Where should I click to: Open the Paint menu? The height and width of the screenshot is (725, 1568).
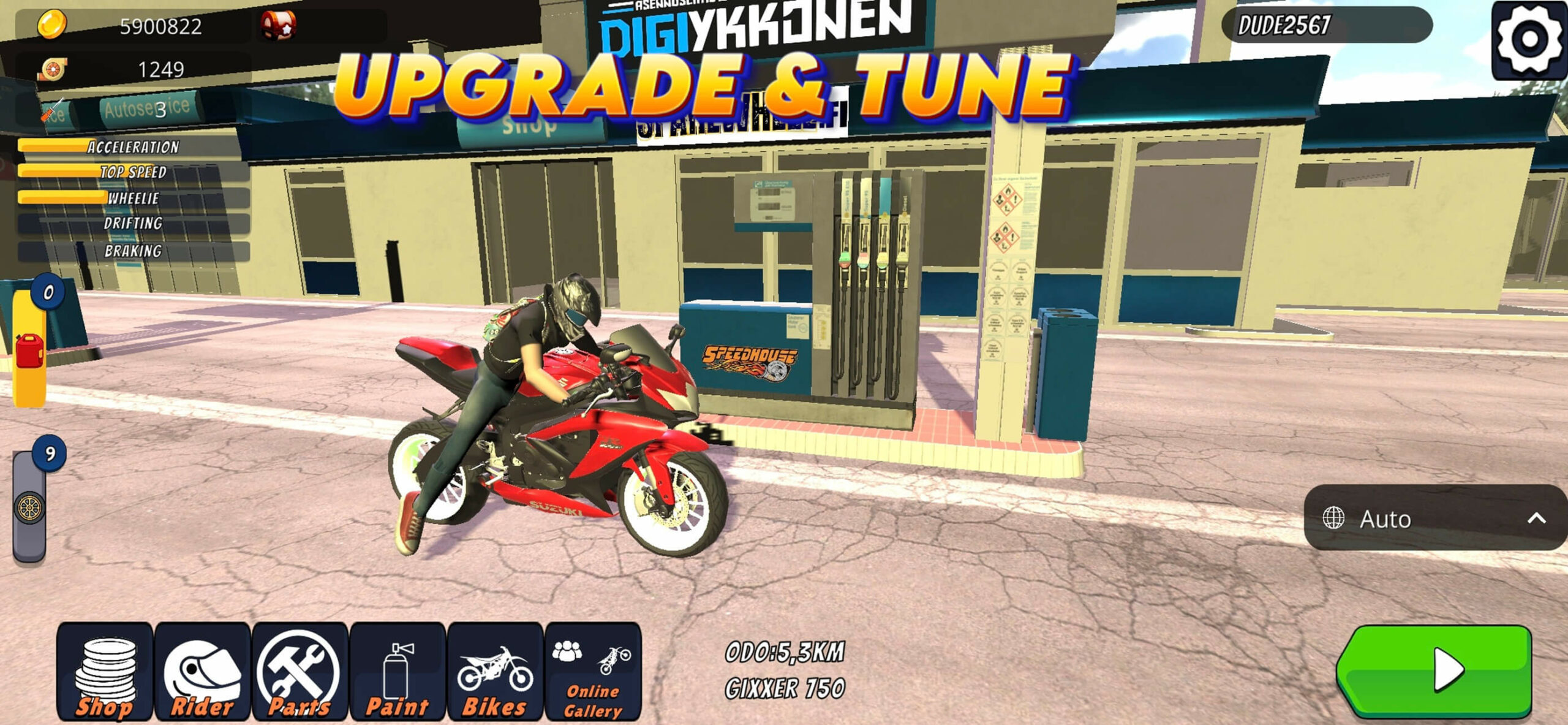(398, 672)
